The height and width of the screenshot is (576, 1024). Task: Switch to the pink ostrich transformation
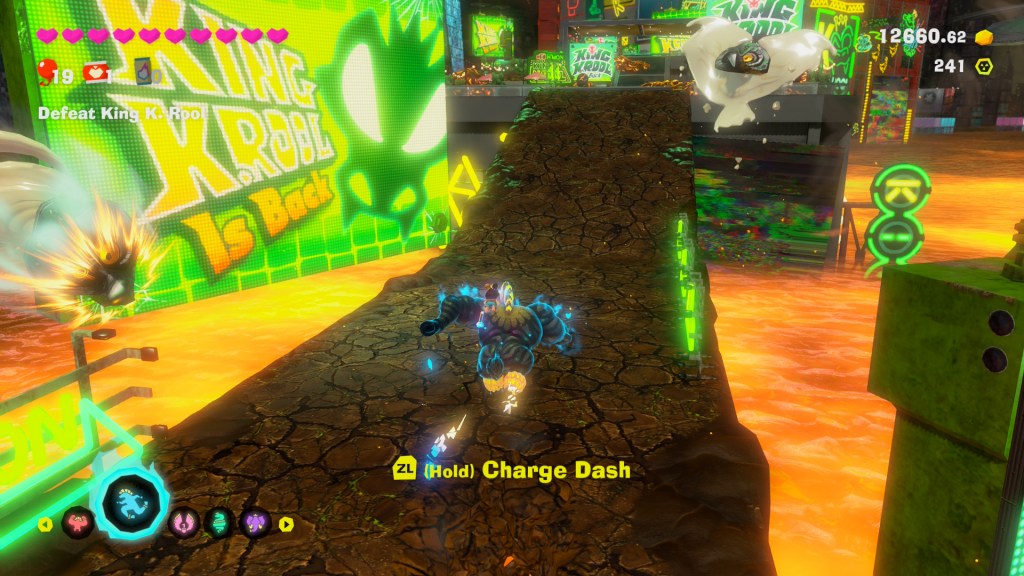[185, 522]
